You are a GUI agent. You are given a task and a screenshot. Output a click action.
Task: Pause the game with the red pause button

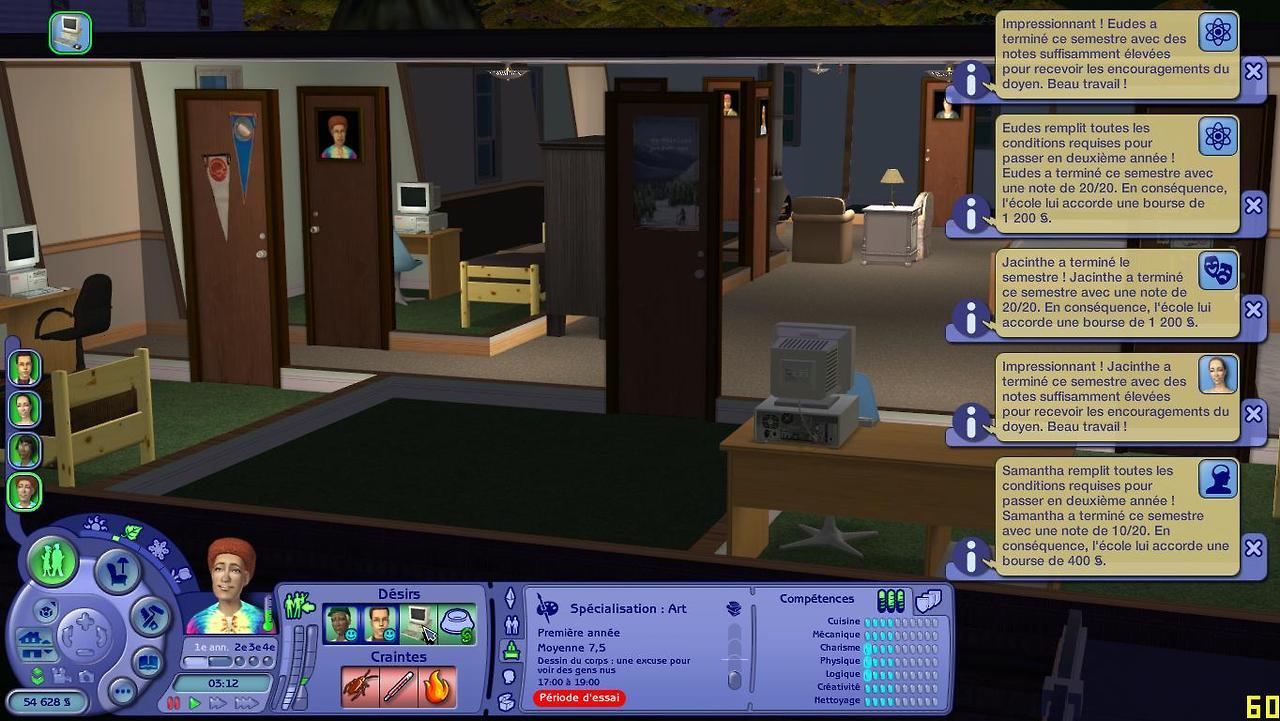[x=173, y=704]
